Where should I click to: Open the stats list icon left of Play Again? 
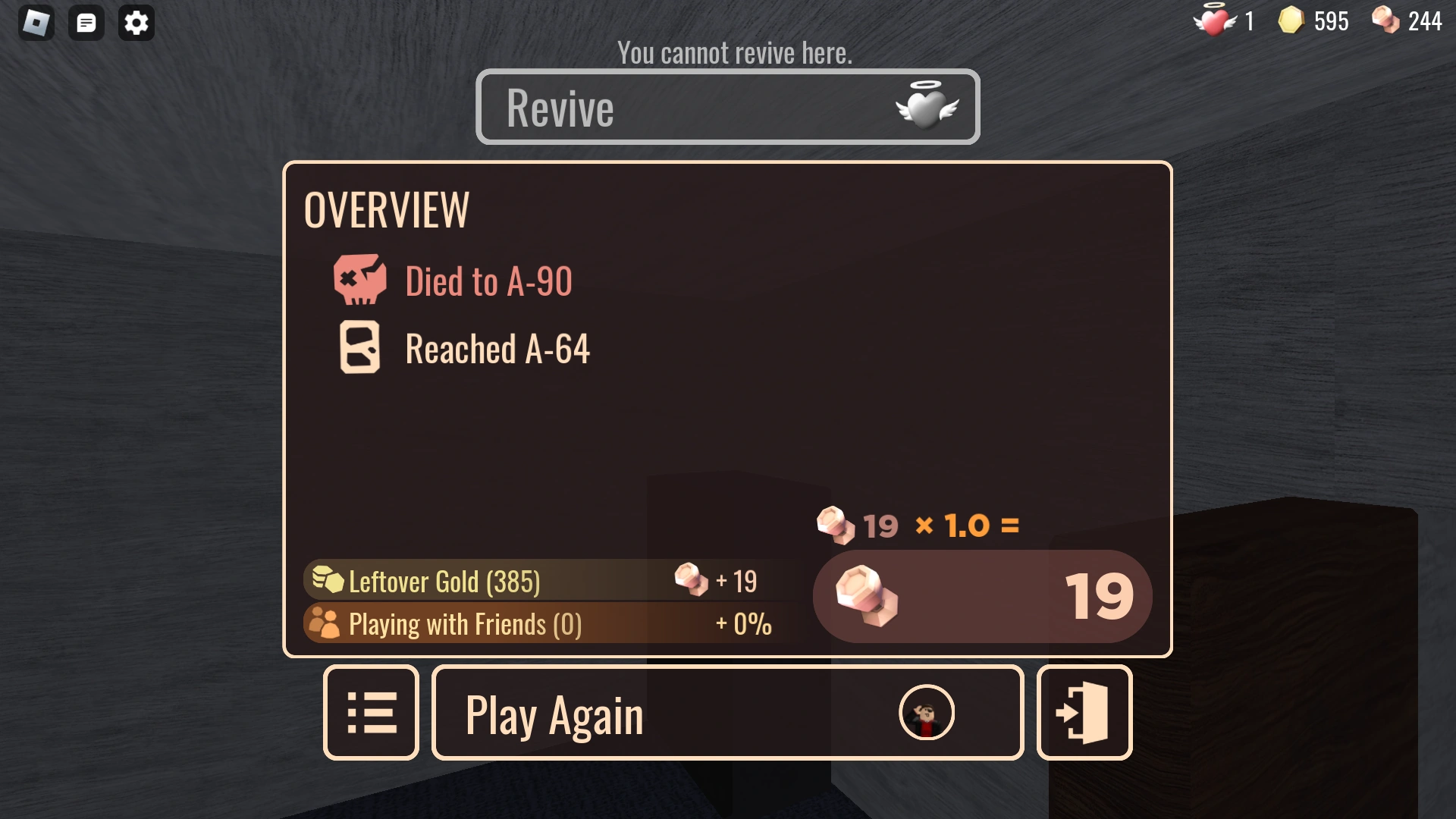(x=371, y=712)
